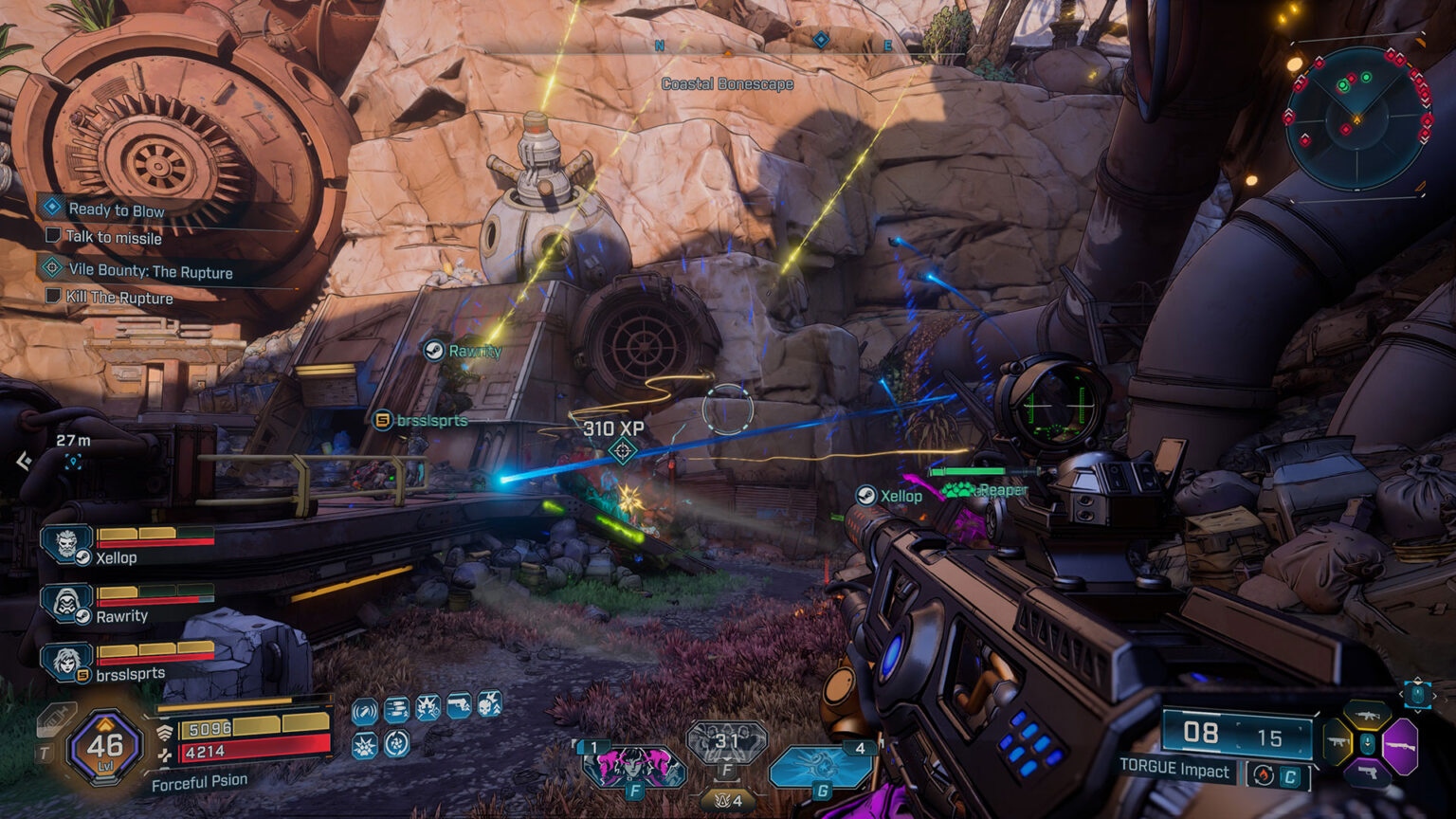Click the grenade buff icon above the skill bar
This screenshot has width=1456, height=819.
point(364,709)
